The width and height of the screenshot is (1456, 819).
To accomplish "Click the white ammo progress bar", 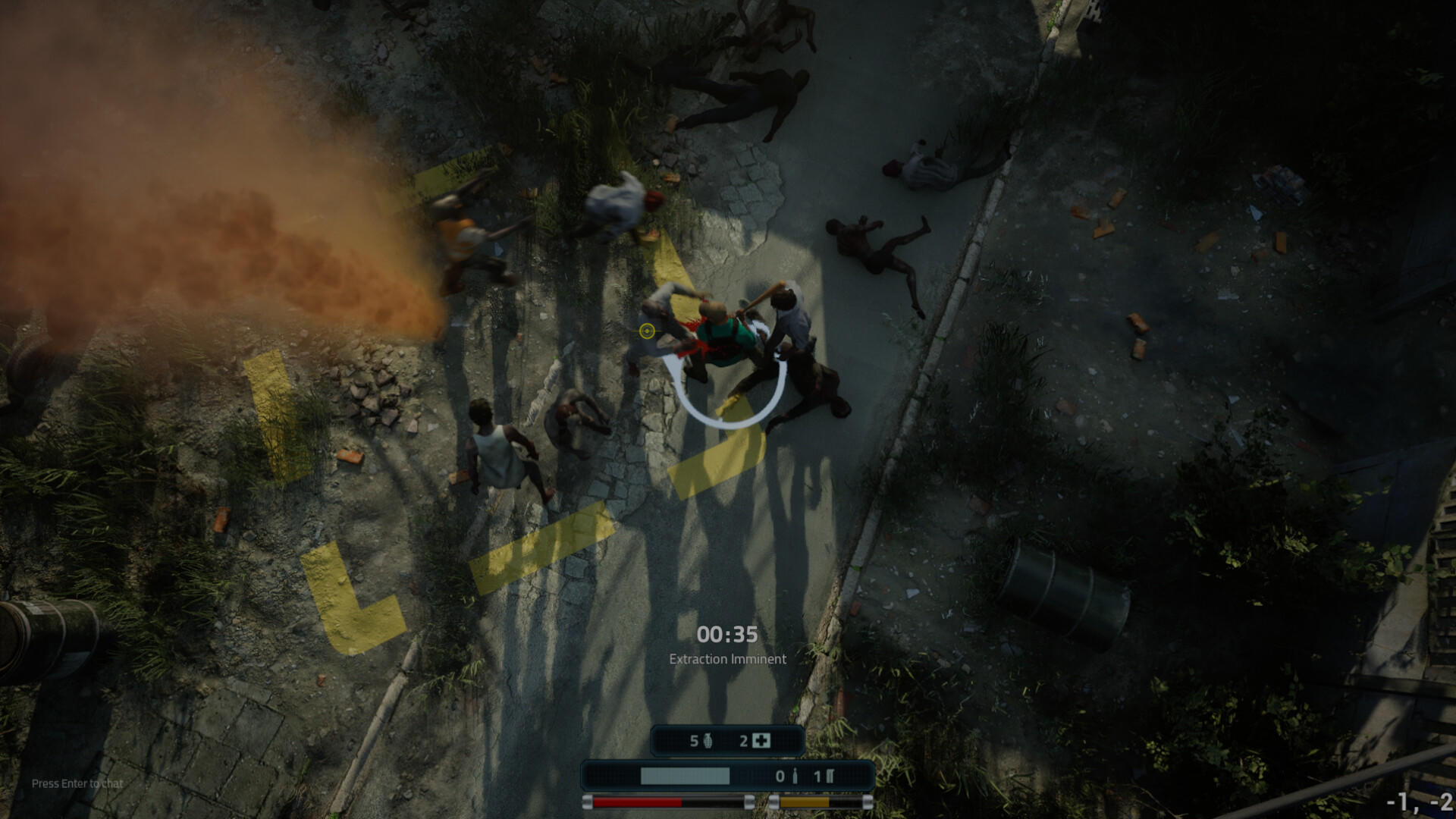I will click(x=685, y=777).
